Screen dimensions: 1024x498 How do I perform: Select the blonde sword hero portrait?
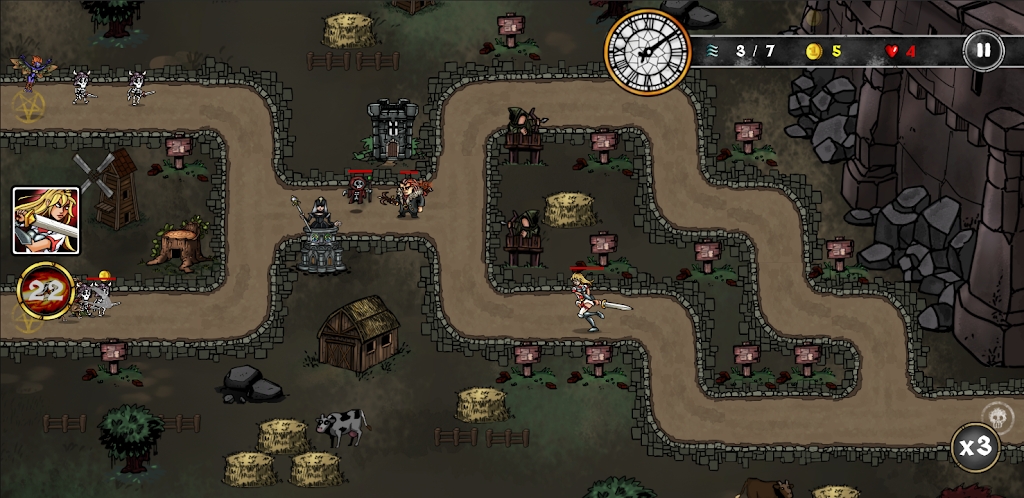(46, 220)
